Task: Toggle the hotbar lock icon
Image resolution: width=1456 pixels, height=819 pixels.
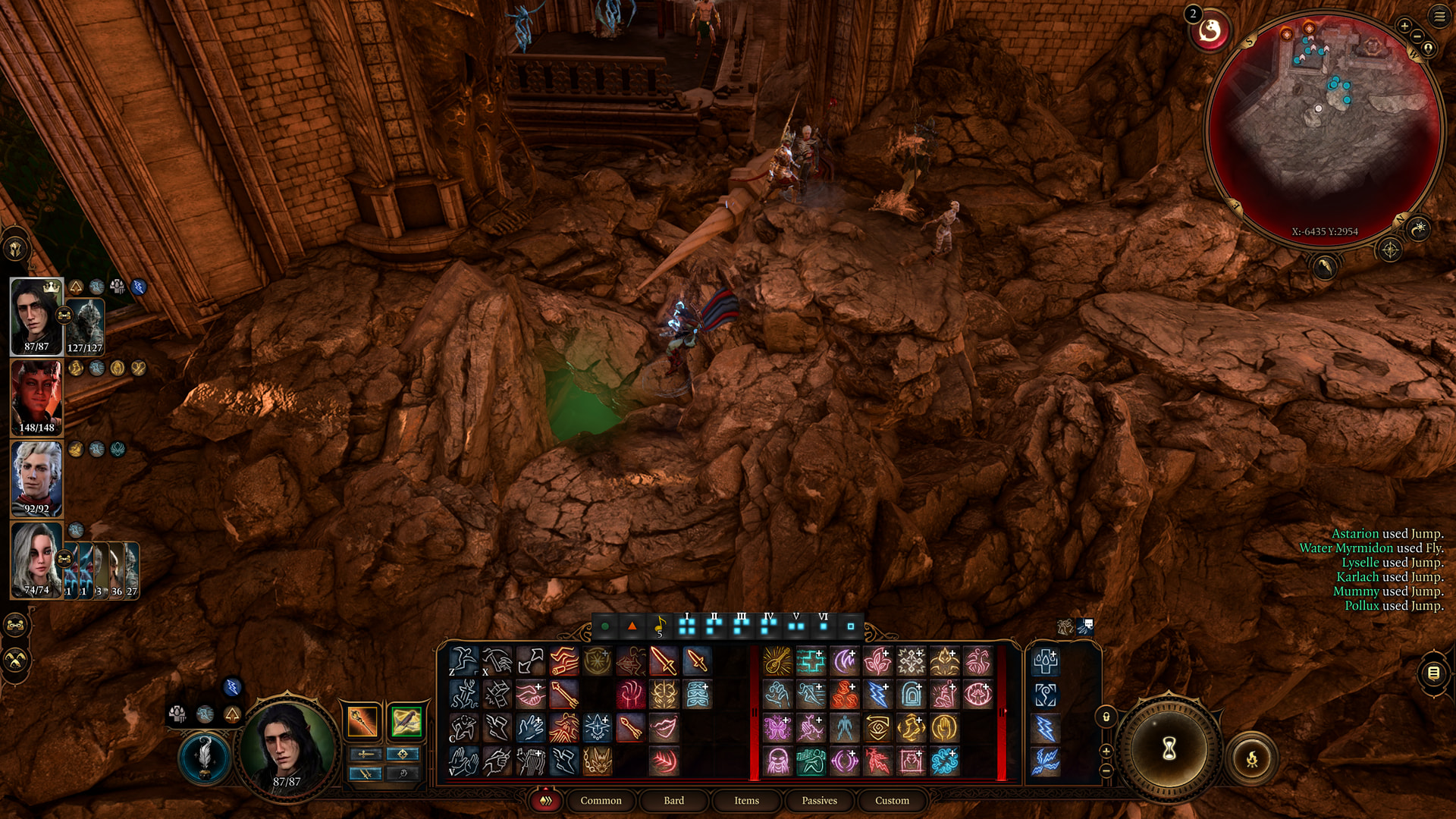Action: (1106, 717)
